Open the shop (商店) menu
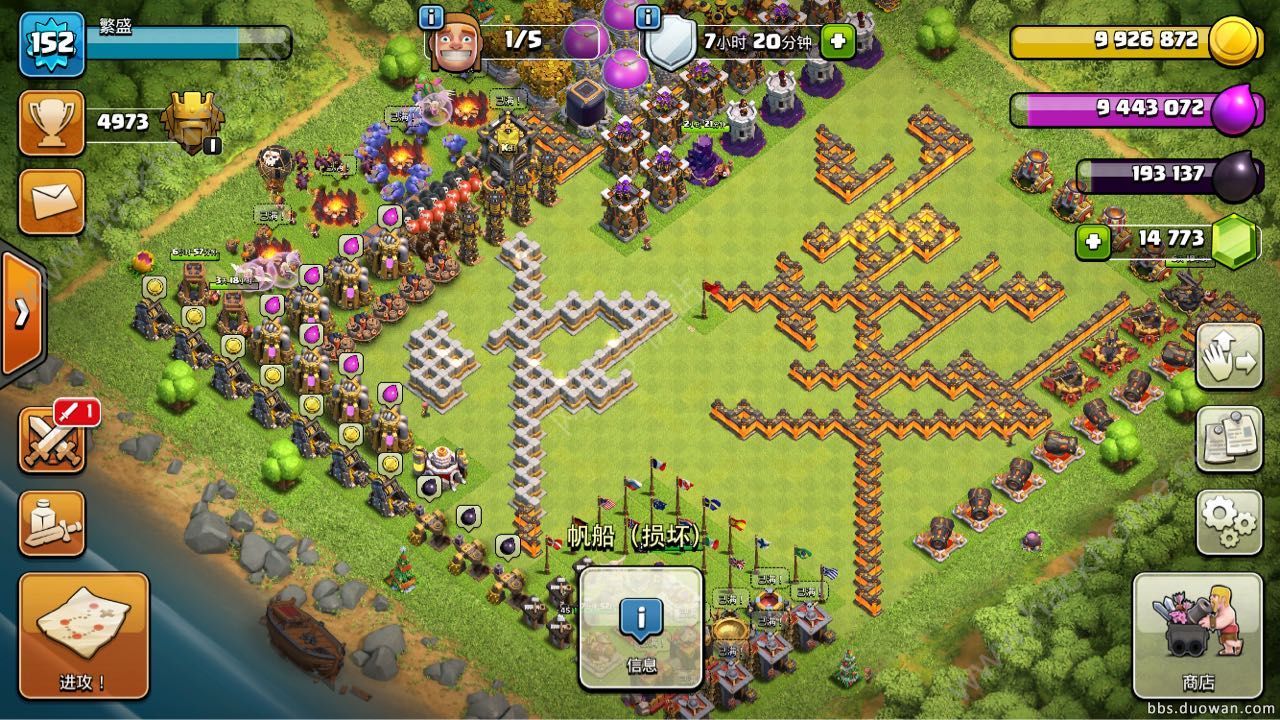 [x=1197, y=636]
